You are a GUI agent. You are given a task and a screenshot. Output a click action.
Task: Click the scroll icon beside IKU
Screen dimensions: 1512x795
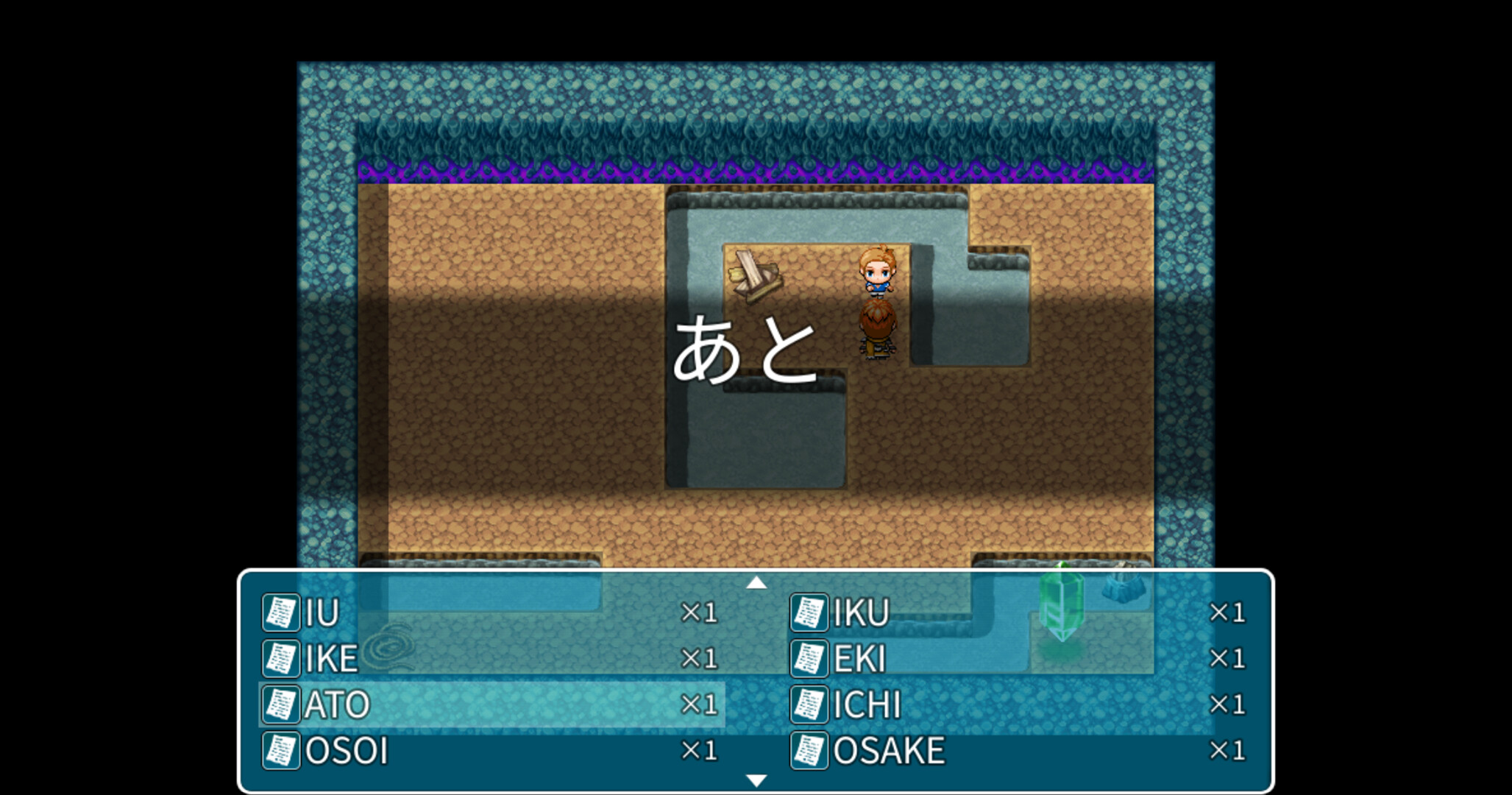[x=810, y=613]
